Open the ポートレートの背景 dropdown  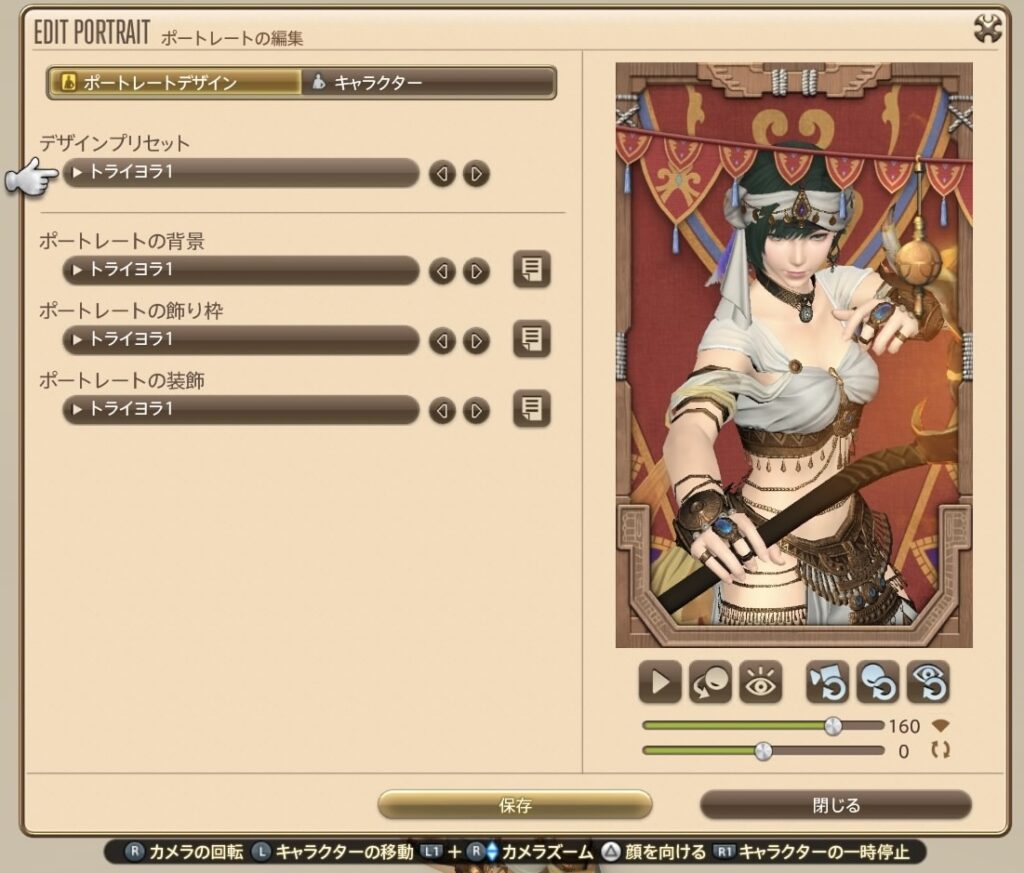(240, 270)
